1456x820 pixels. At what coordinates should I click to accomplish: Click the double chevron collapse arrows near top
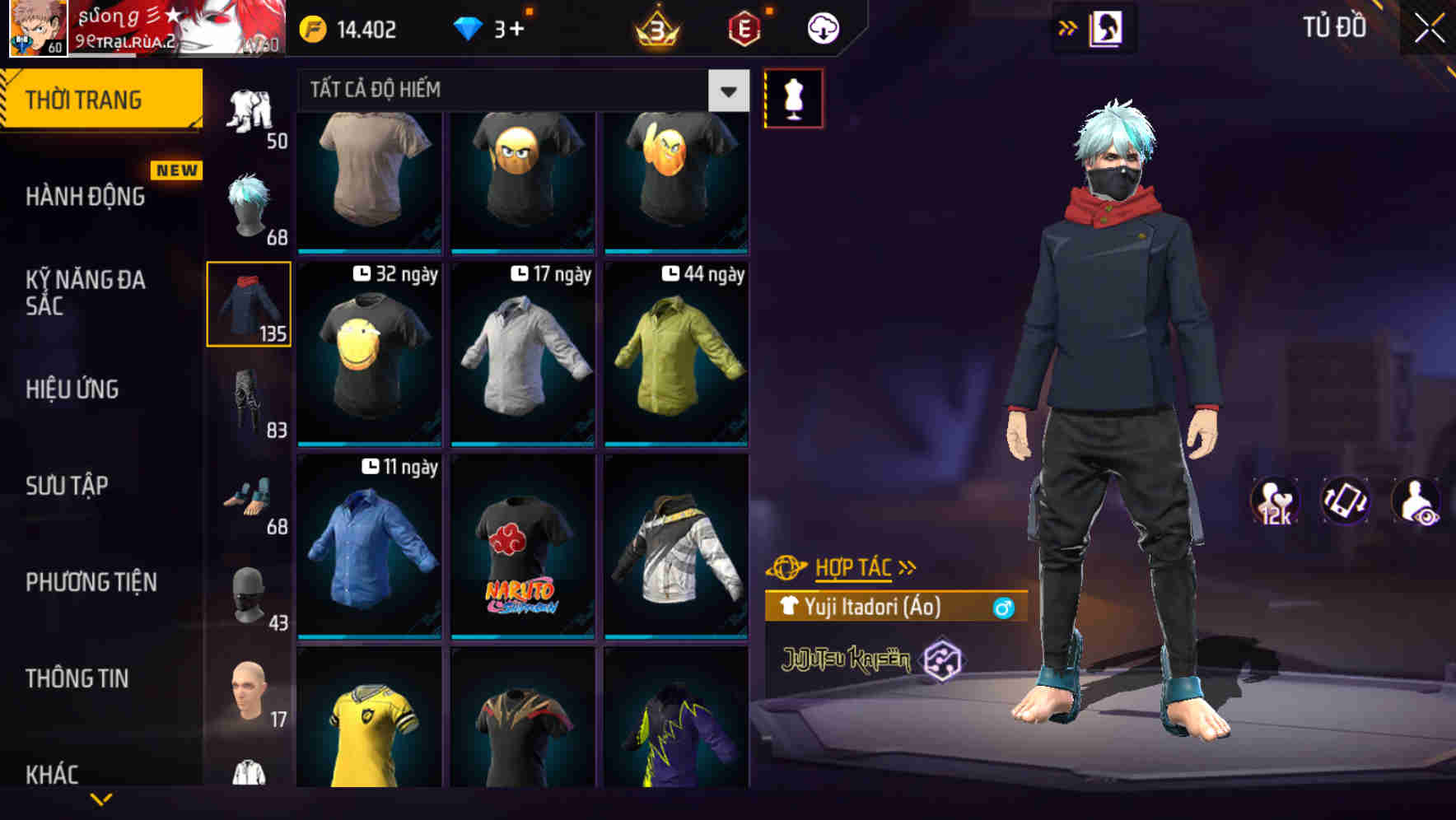1068,27
